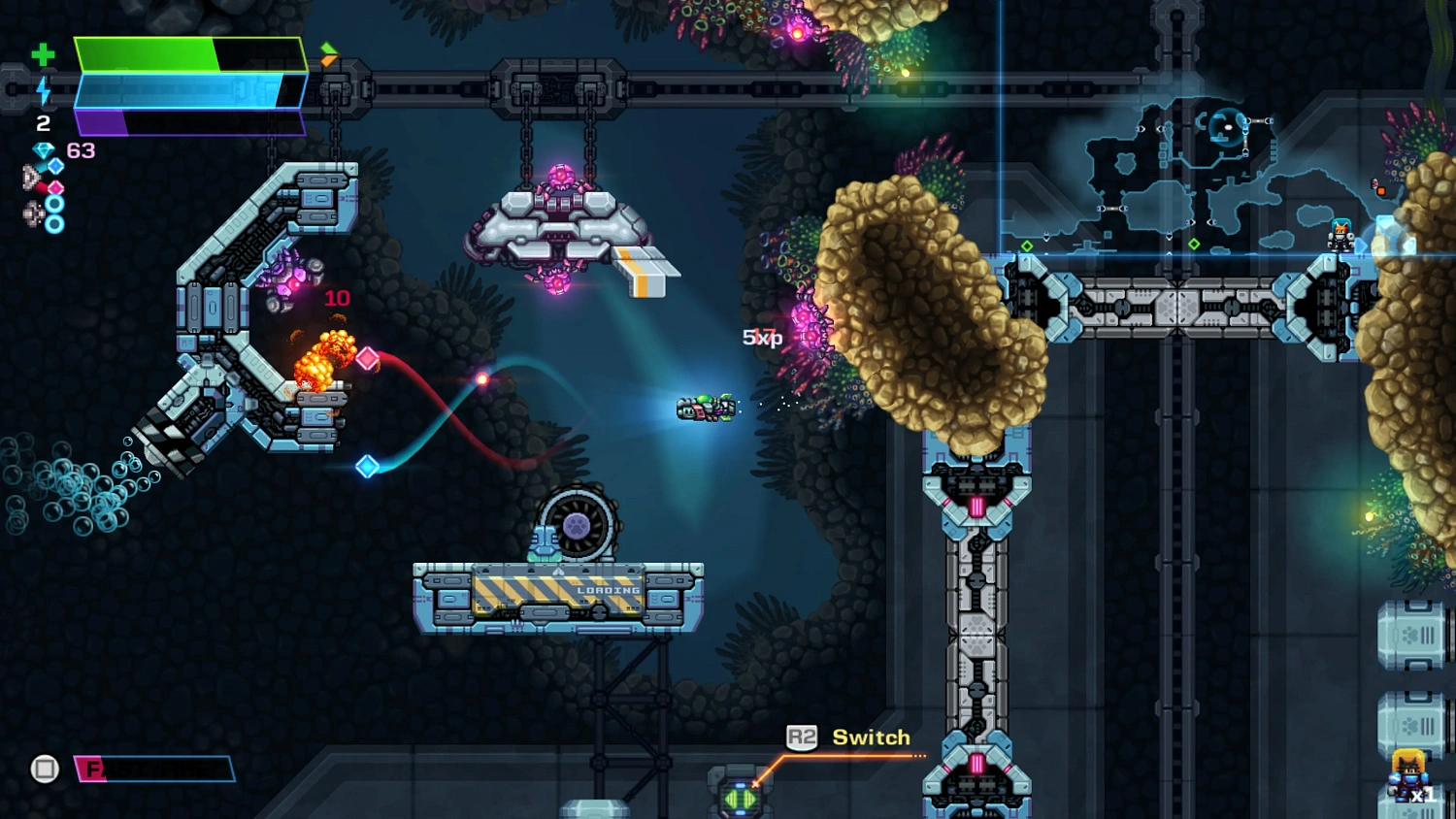Click the orange square marker on the minimap
The image size is (1456, 819).
pos(1380,191)
